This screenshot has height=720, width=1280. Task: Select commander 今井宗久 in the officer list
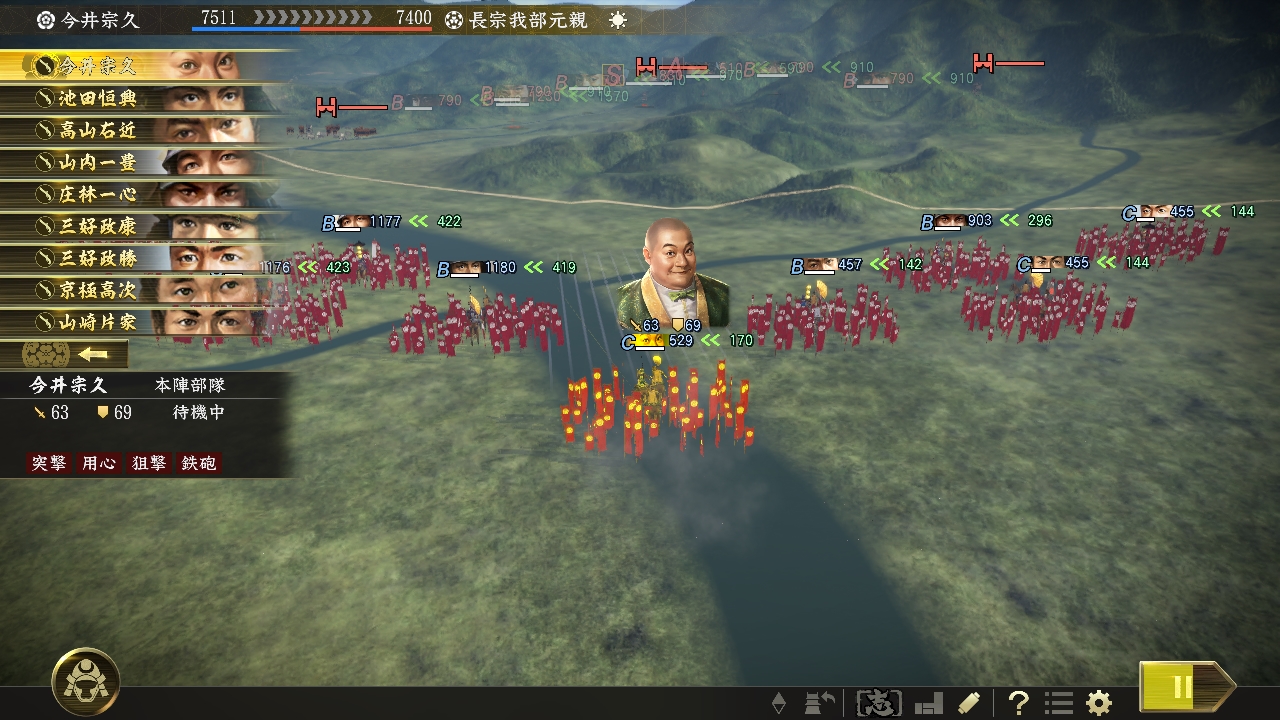tap(140, 66)
